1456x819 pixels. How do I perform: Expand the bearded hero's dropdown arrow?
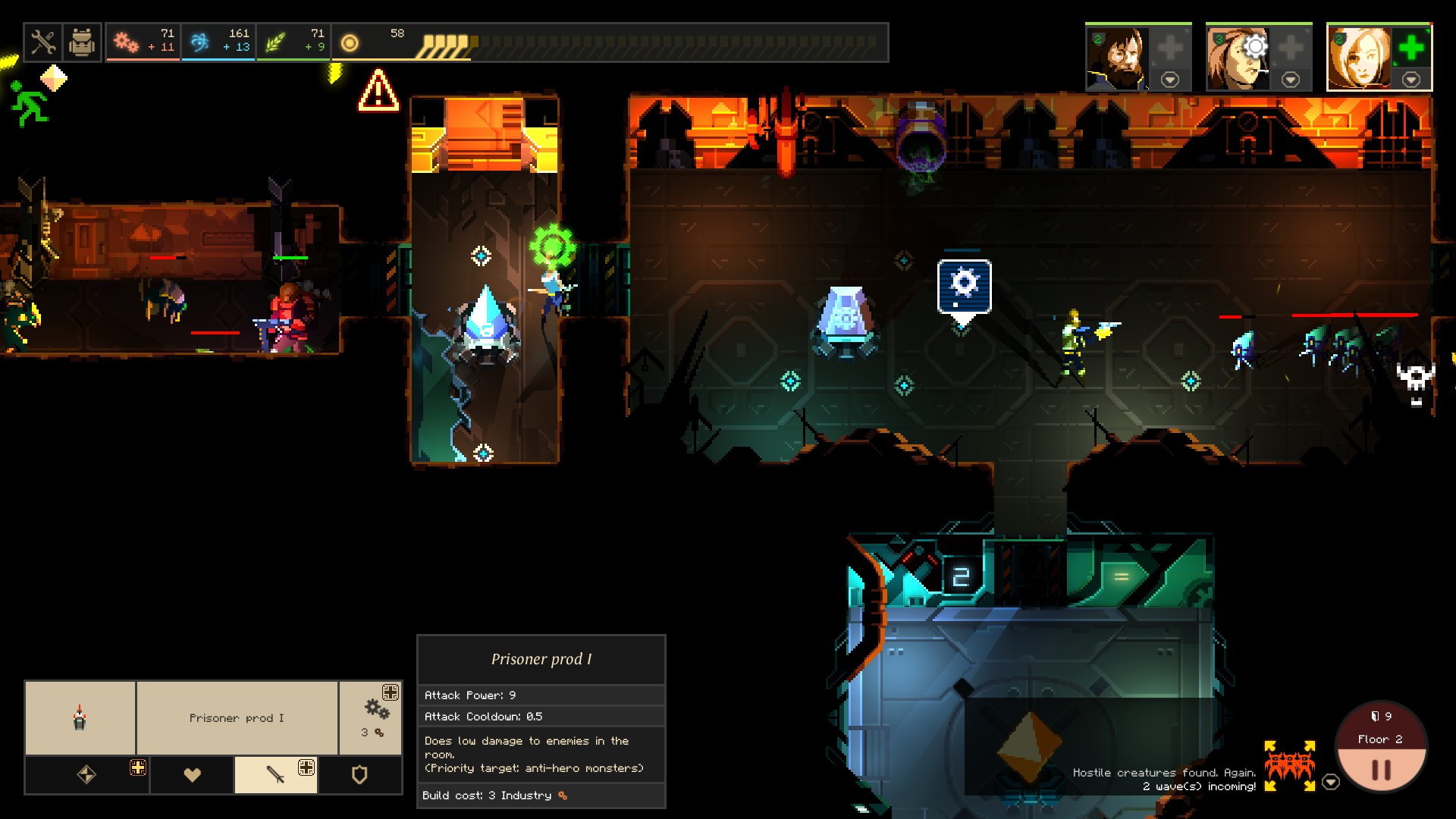(1170, 80)
